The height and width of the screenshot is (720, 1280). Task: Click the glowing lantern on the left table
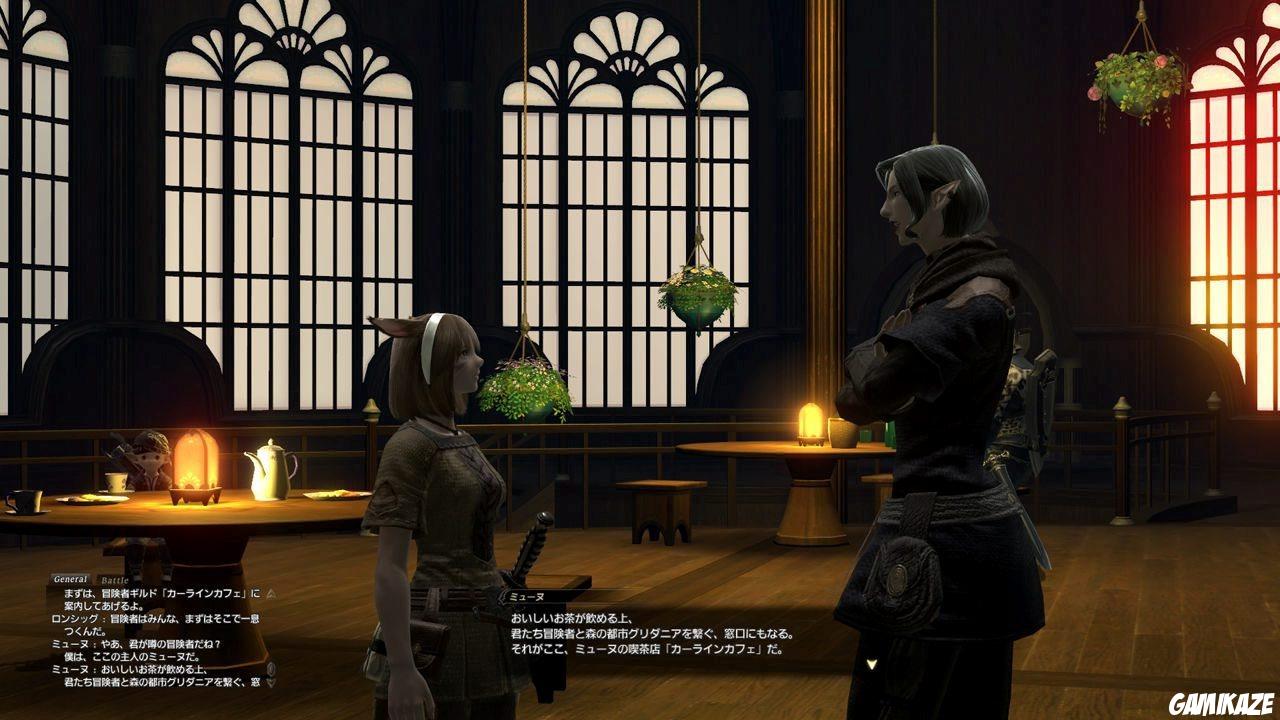tap(195, 462)
